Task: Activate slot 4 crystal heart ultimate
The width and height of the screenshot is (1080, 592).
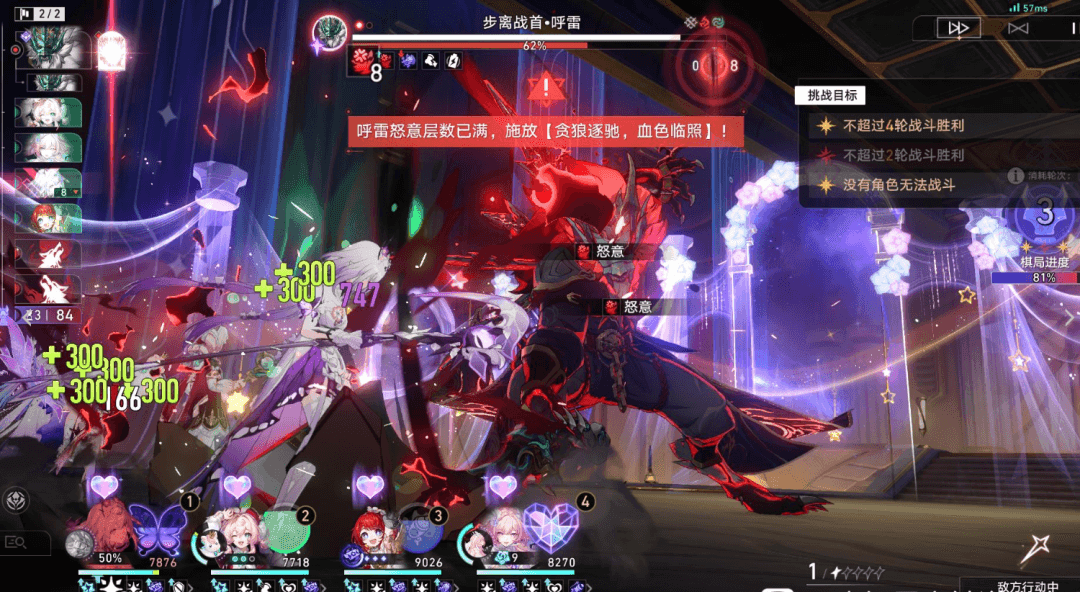Action: tap(550, 528)
